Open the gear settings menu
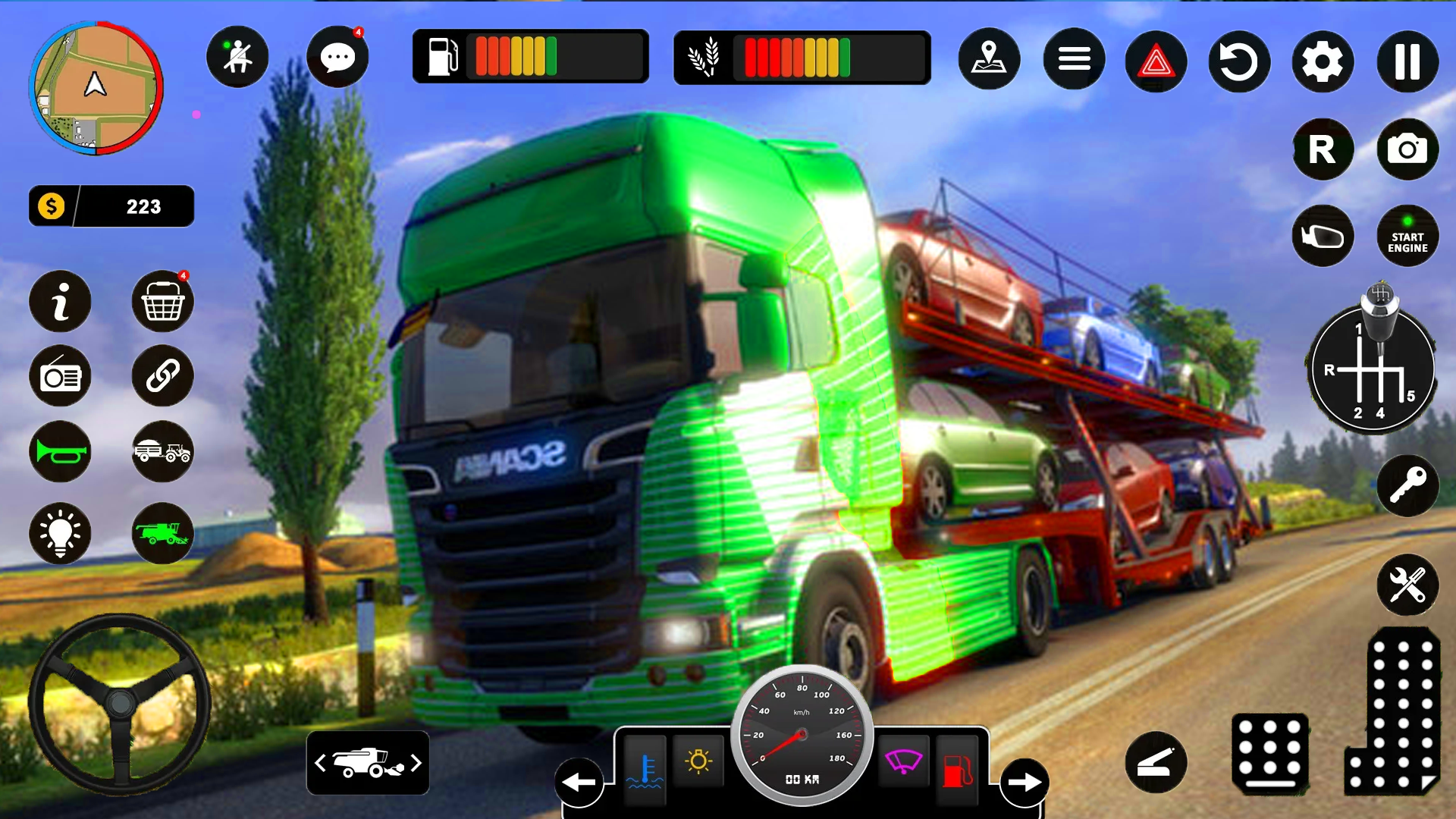 click(1323, 61)
